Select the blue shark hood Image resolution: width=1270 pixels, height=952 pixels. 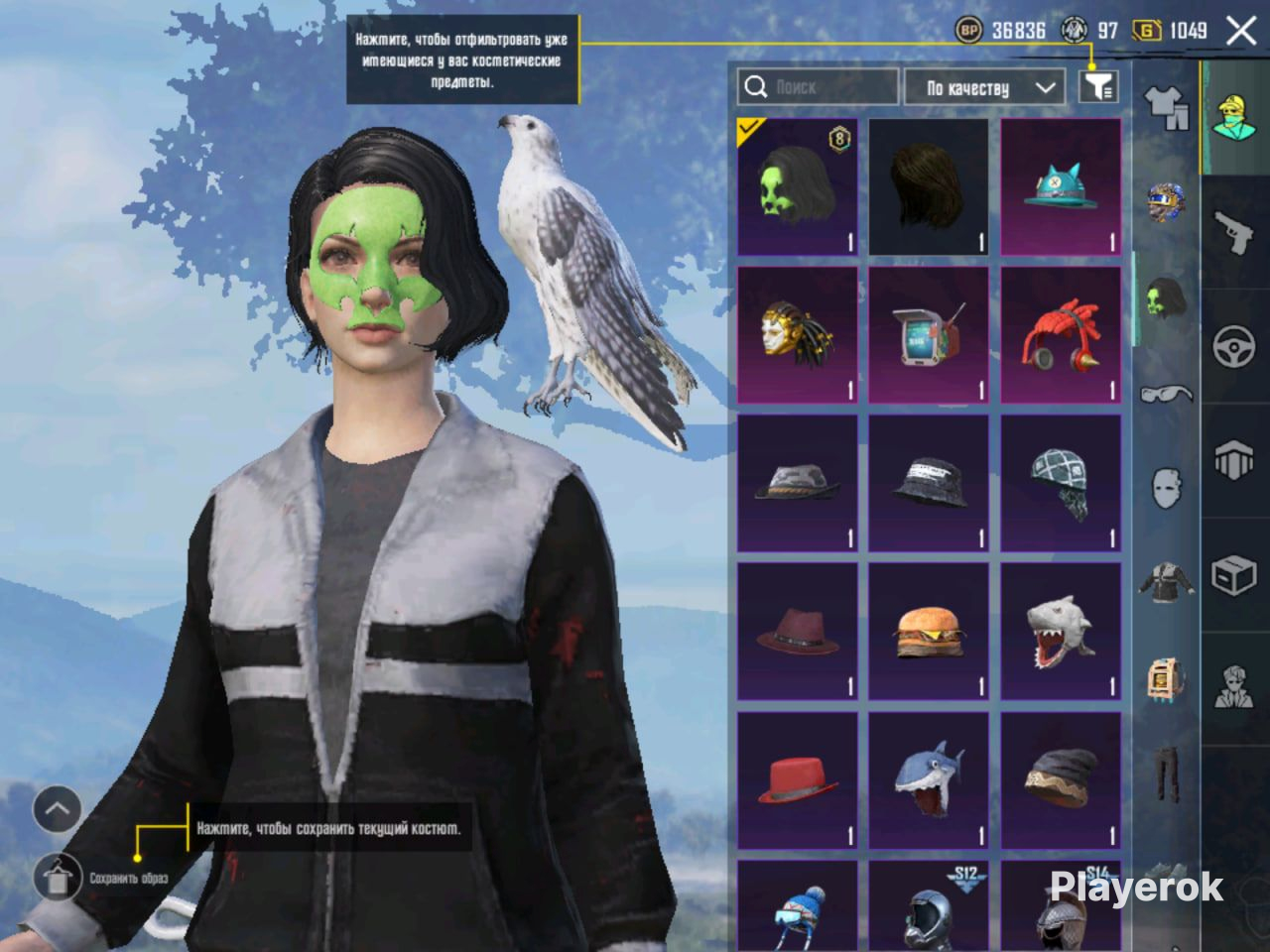tap(929, 779)
